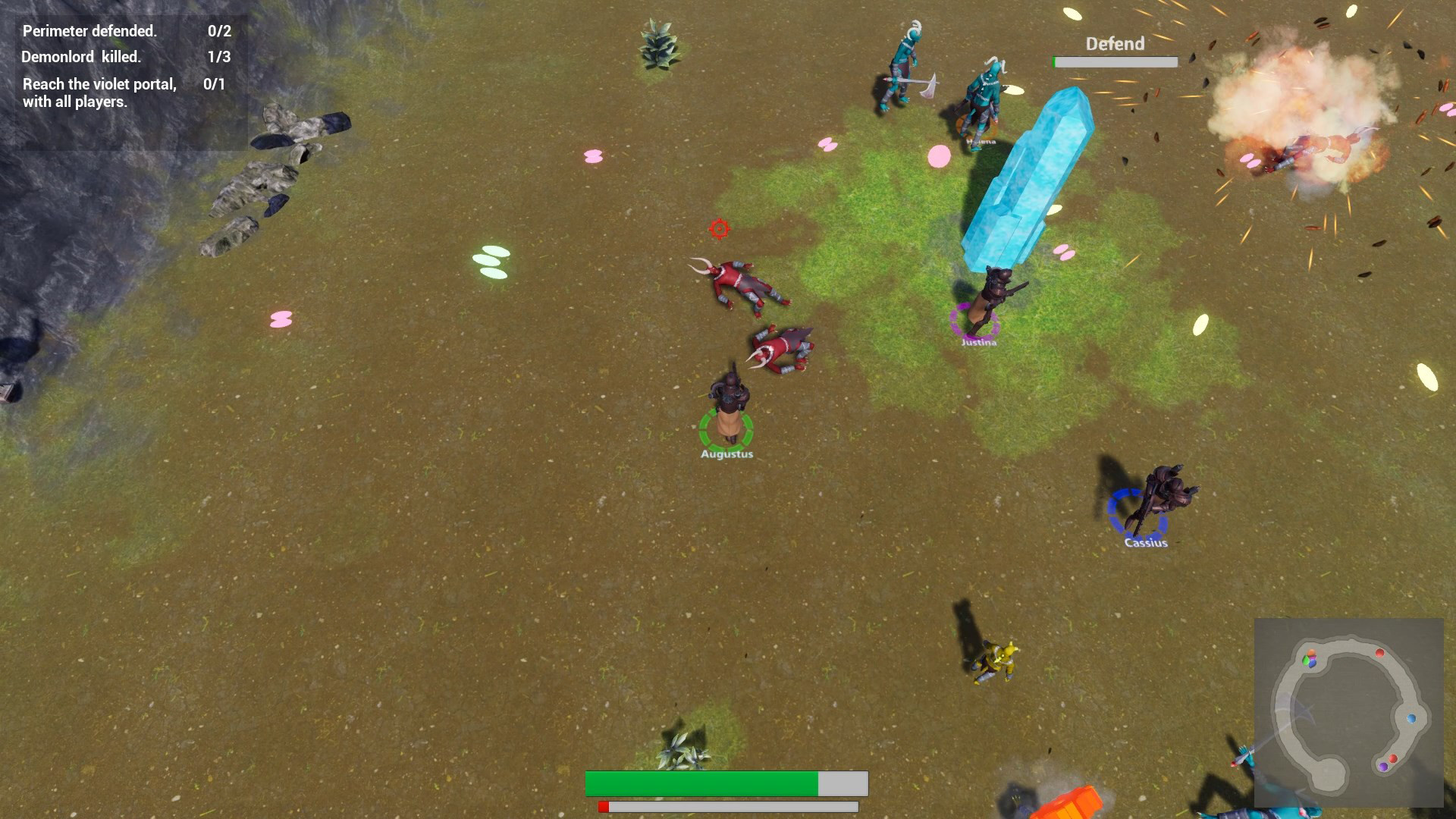Click the red target reticle marker
This screenshot has width=1456, height=819.
[719, 227]
